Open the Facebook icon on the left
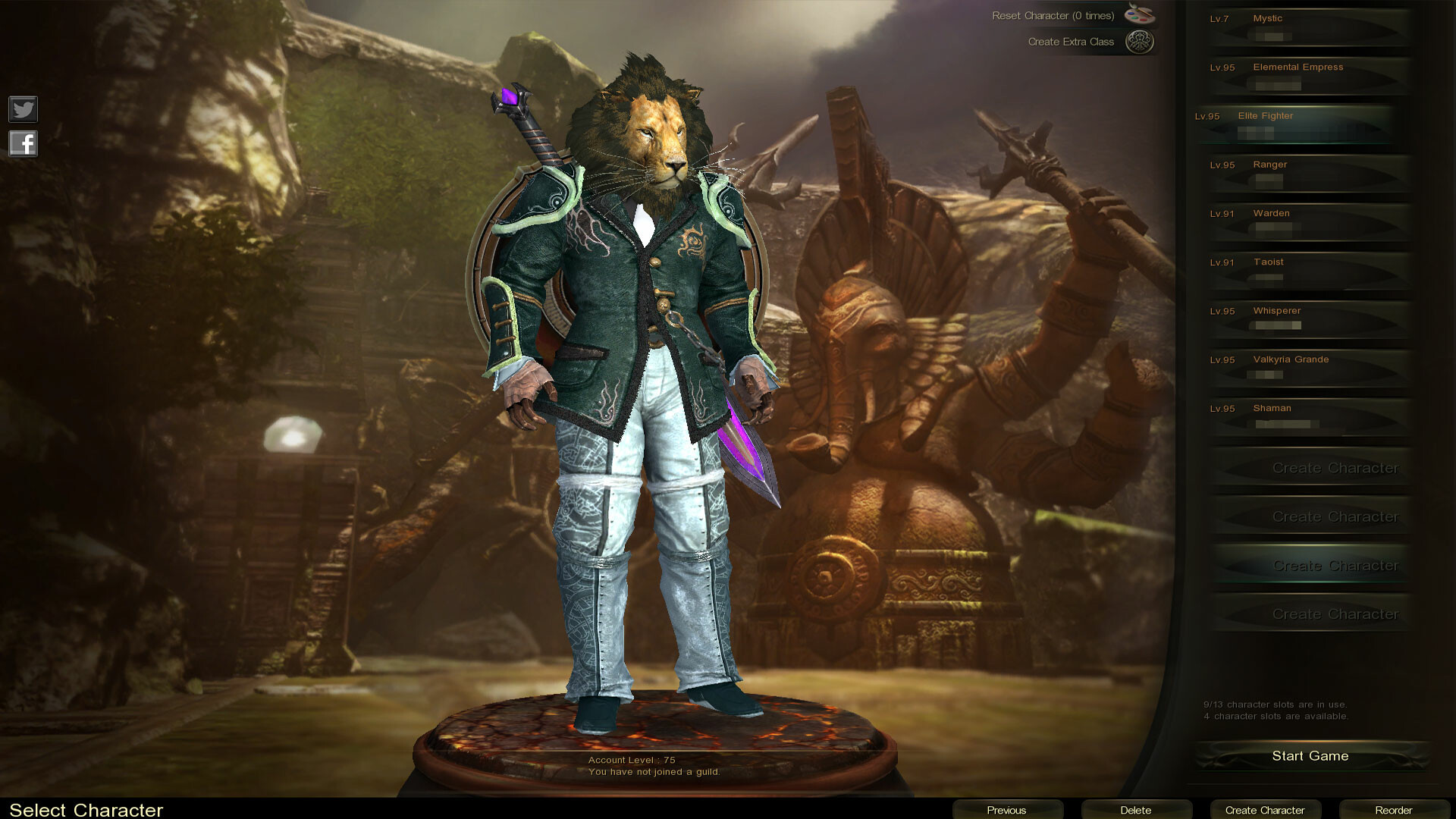The image size is (1456, 819). tap(23, 143)
